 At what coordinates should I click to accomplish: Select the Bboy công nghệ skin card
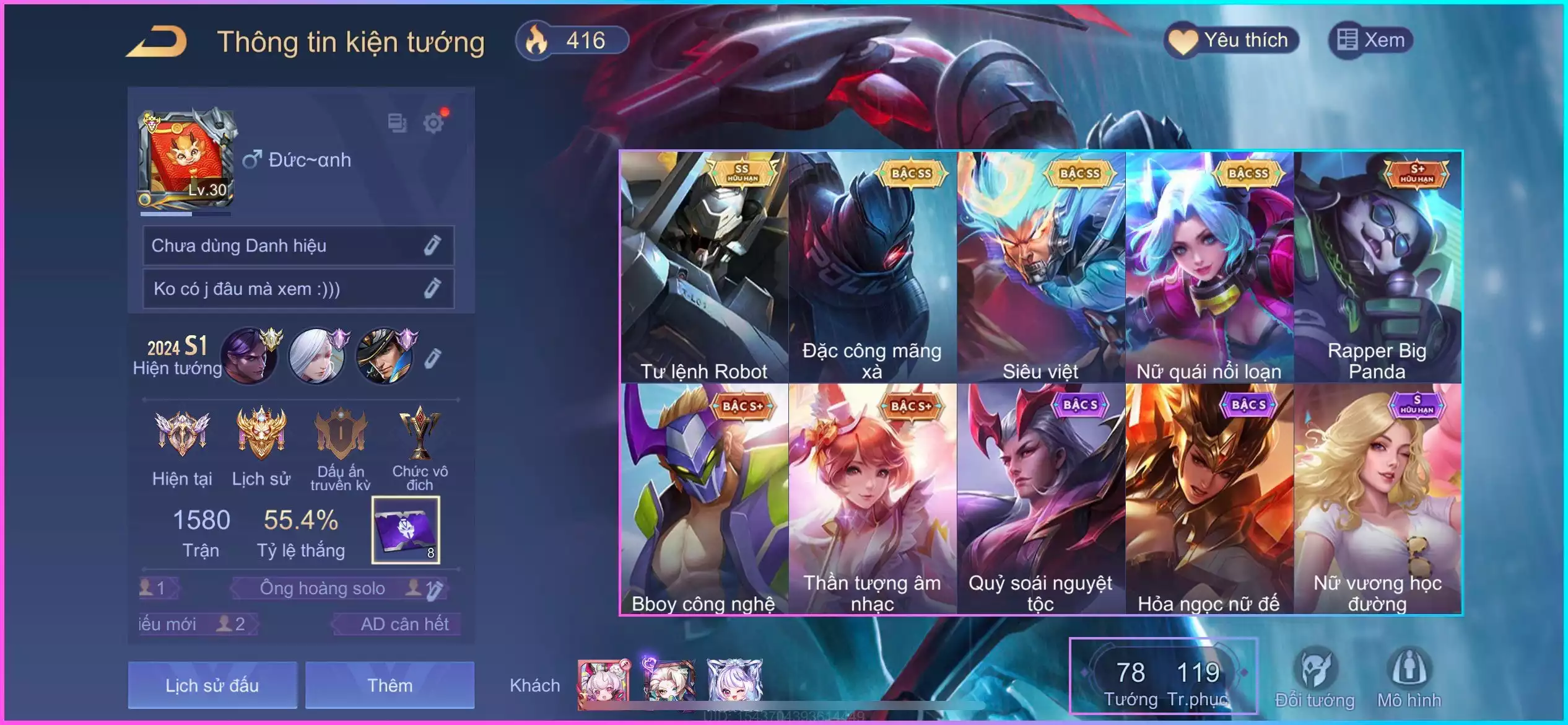(704, 499)
